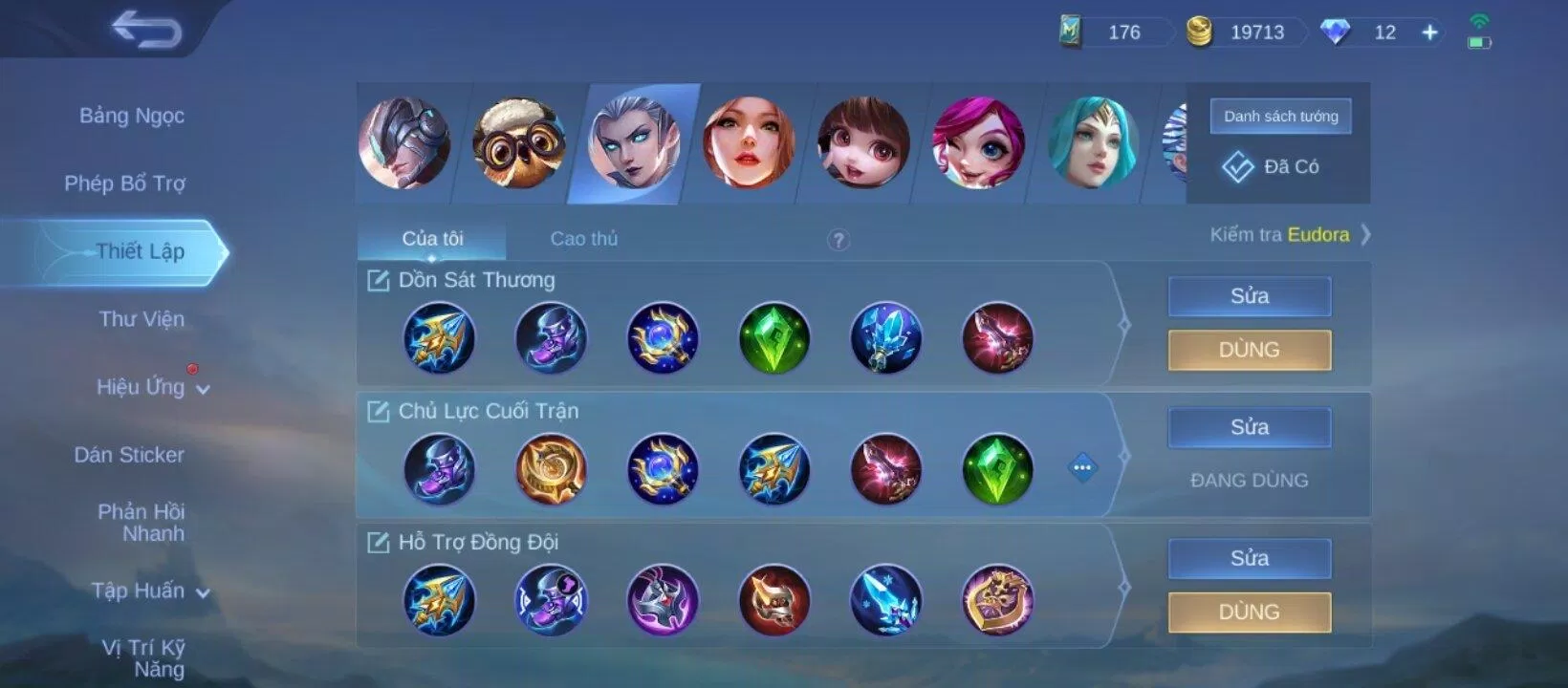Open the Danh sách tướng hero list
Image resolution: width=1568 pixels, height=688 pixels.
coord(1280,116)
